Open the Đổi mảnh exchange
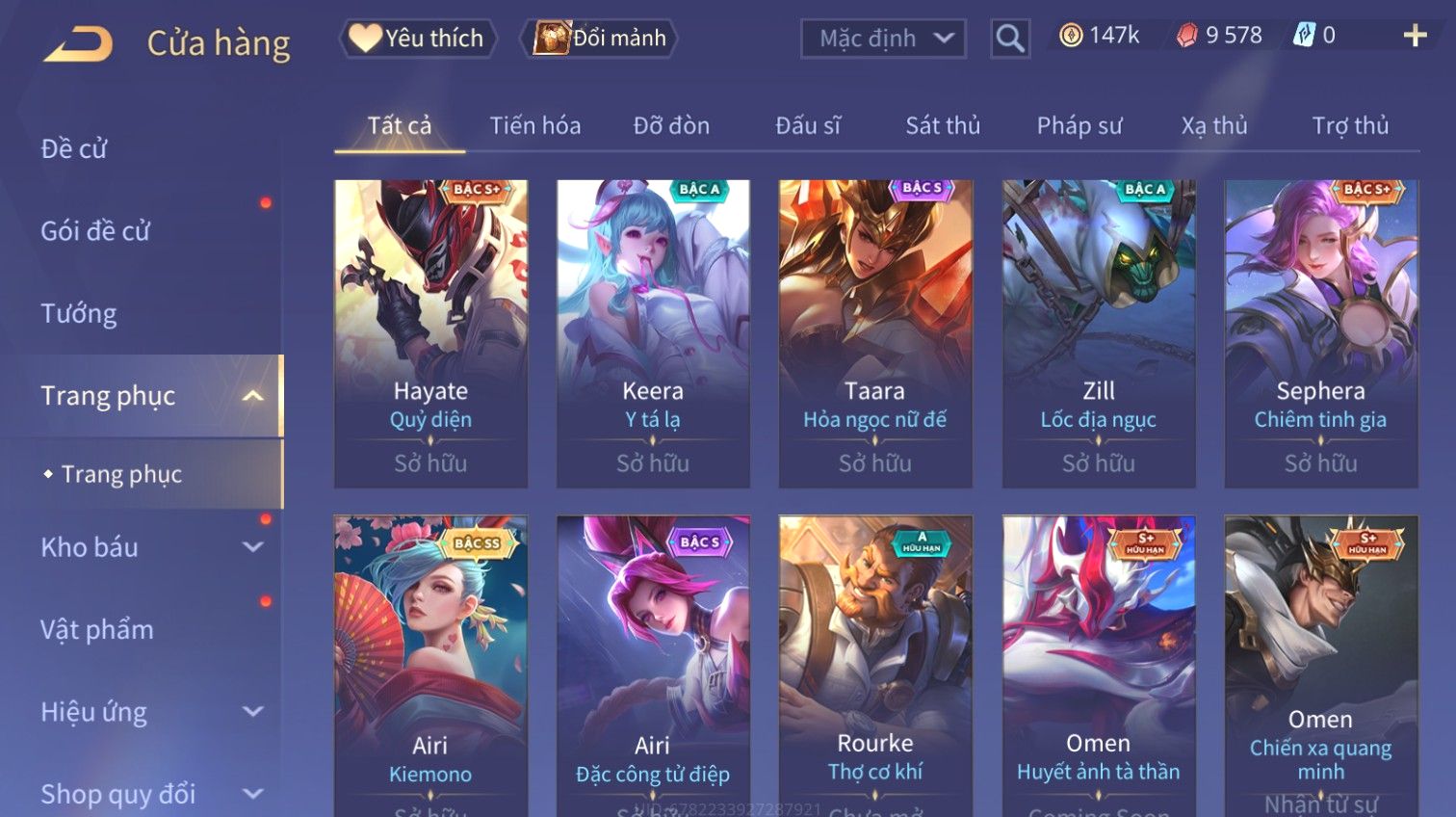The height and width of the screenshot is (817, 1456). coord(600,39)
